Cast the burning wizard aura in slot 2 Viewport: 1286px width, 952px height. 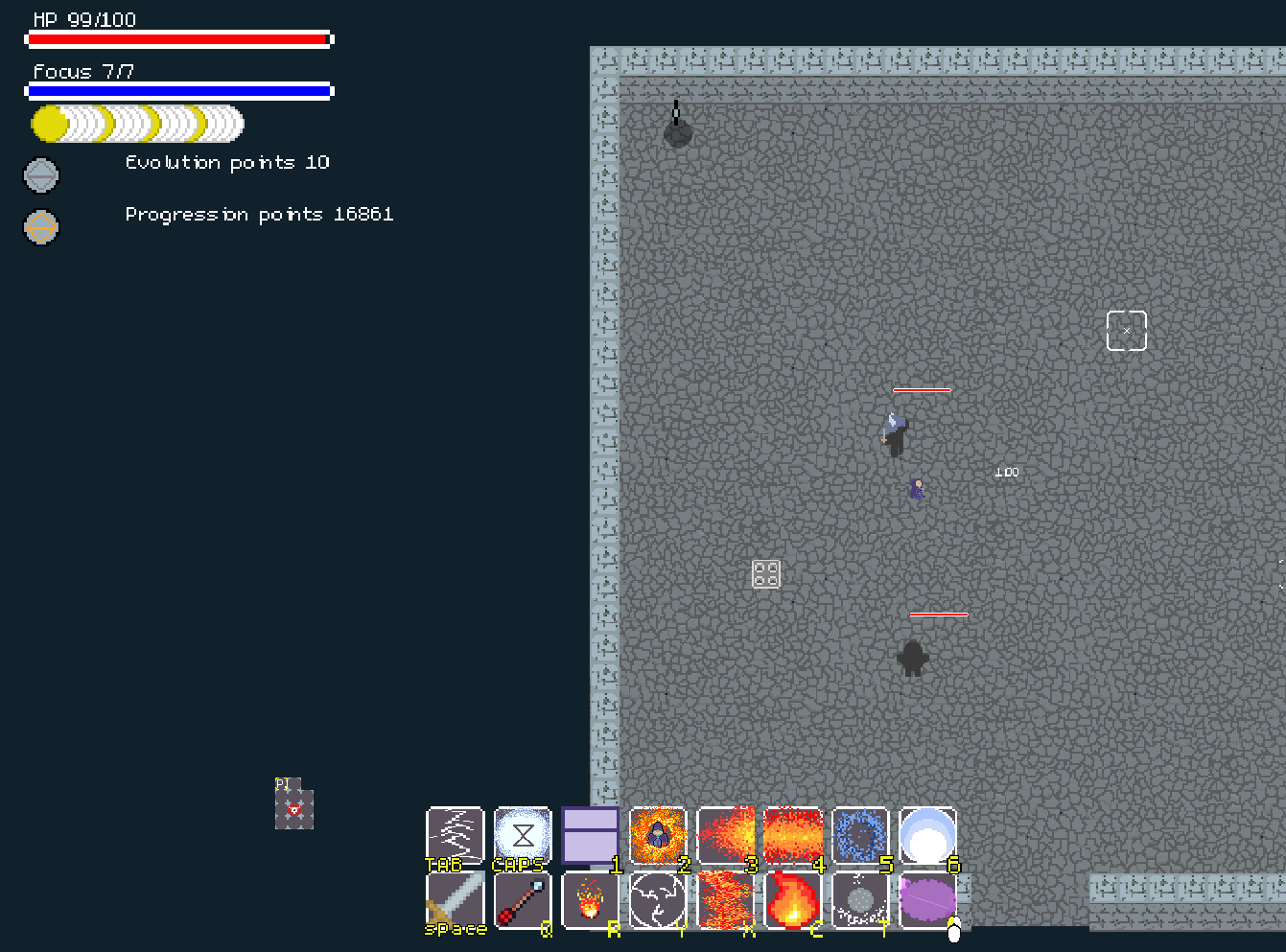coord(658,836)
